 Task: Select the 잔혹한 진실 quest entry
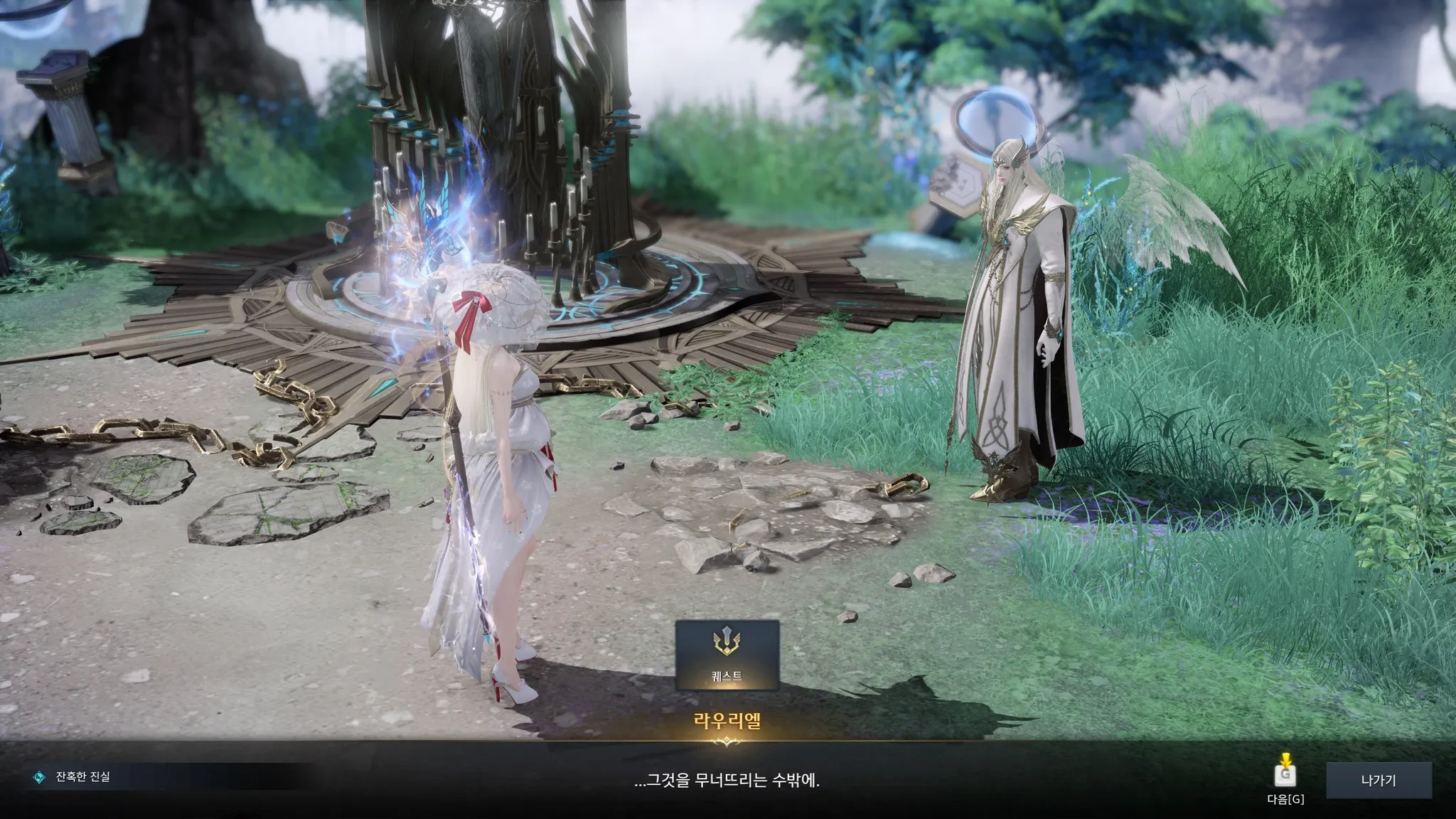coord(82,777)
